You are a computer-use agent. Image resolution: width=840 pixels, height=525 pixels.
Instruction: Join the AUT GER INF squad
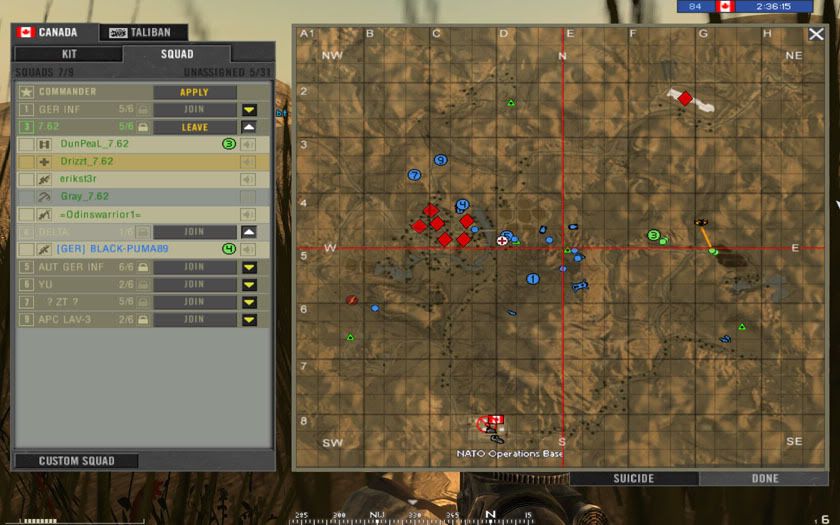[x=194, y=267]
